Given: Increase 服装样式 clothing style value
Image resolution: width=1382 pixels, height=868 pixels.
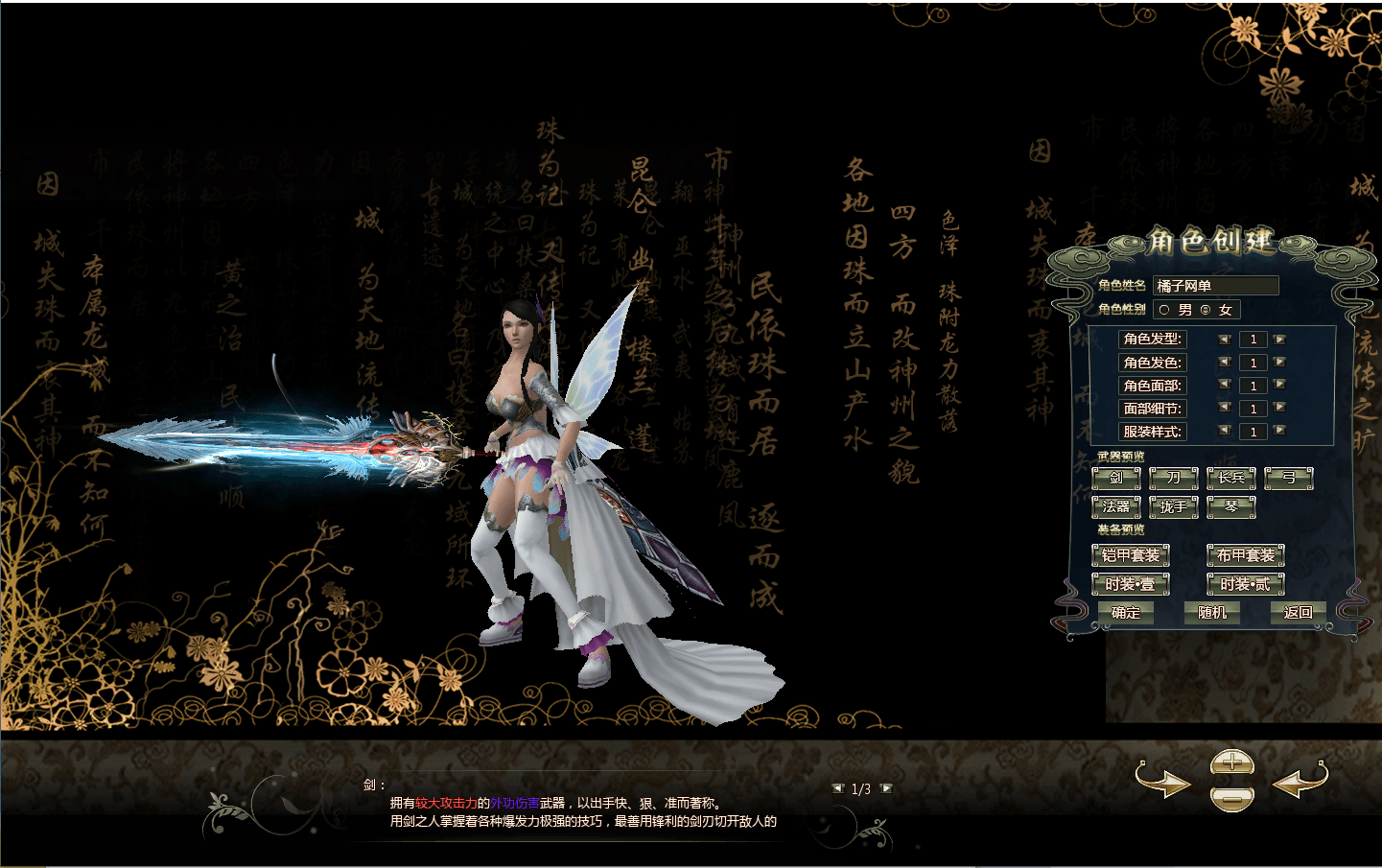Looking at the screenshot, I should coord(1278,432).
